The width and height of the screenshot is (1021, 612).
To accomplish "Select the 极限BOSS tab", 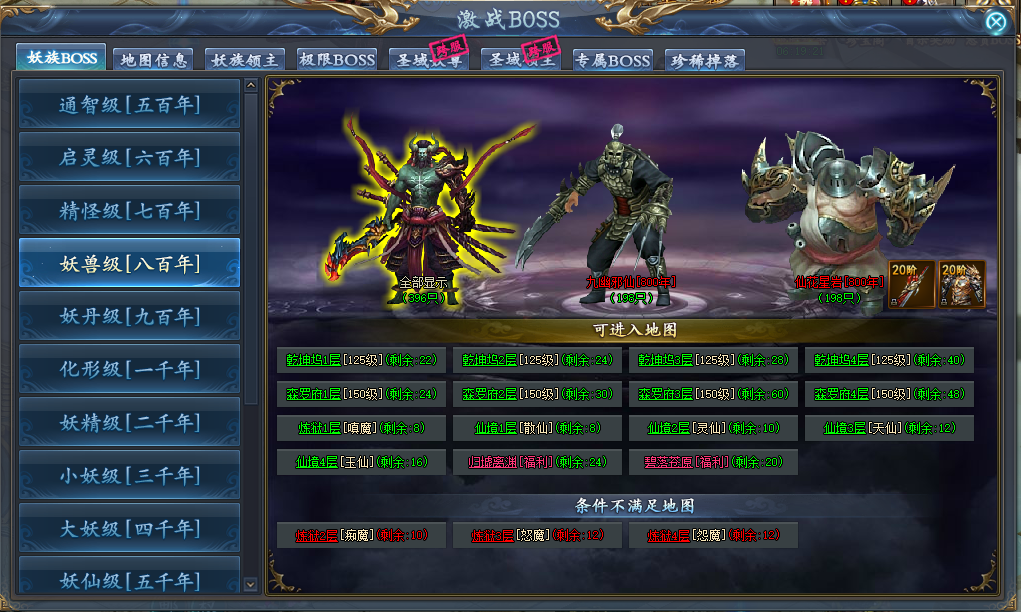I will coord(336,60).
